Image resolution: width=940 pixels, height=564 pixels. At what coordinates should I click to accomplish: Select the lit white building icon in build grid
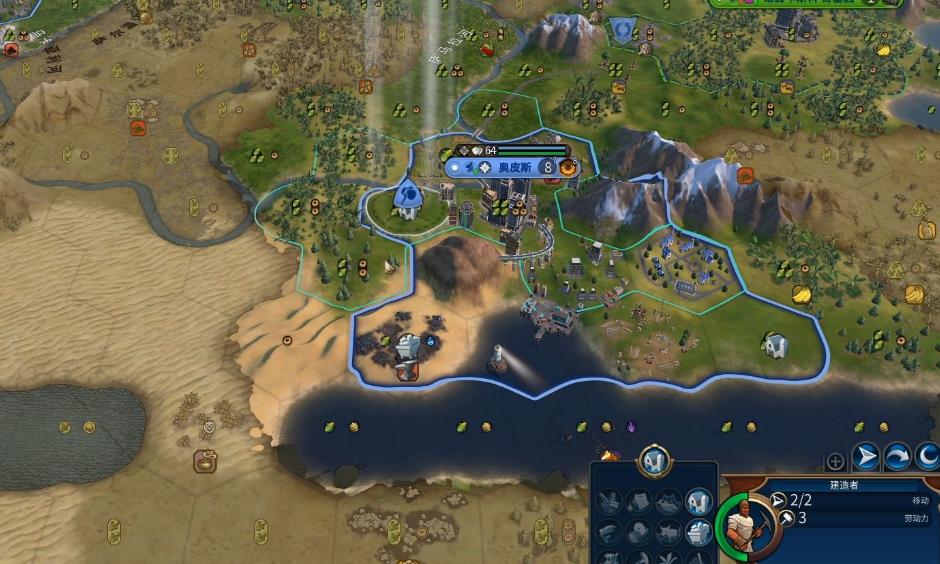tap(699, 502)
